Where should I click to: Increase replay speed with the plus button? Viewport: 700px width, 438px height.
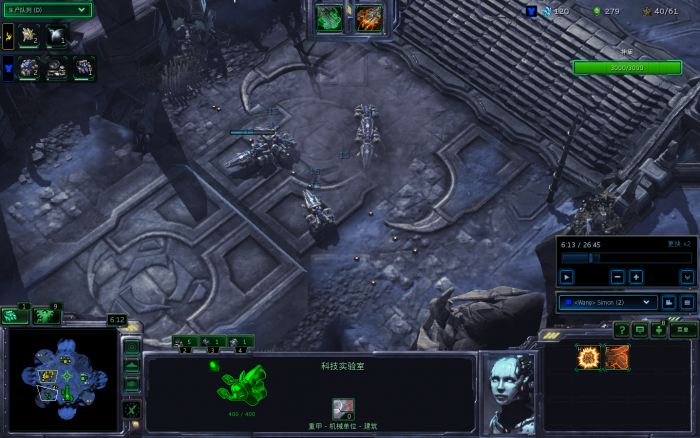pyautogui.click(x=636, y=277)
